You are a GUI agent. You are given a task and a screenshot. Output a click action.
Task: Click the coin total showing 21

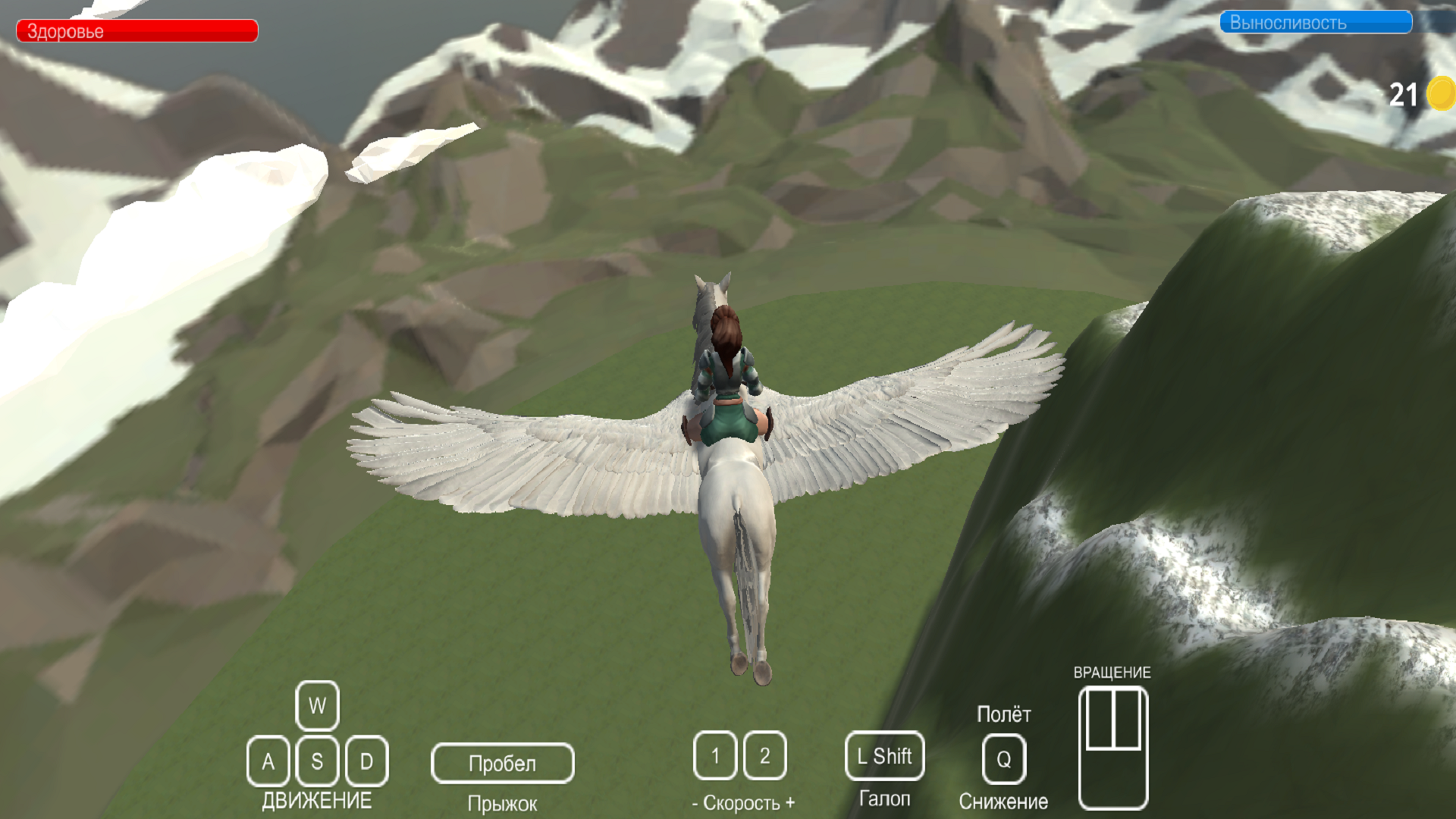pyautogui.click(x=1404, y=93)
